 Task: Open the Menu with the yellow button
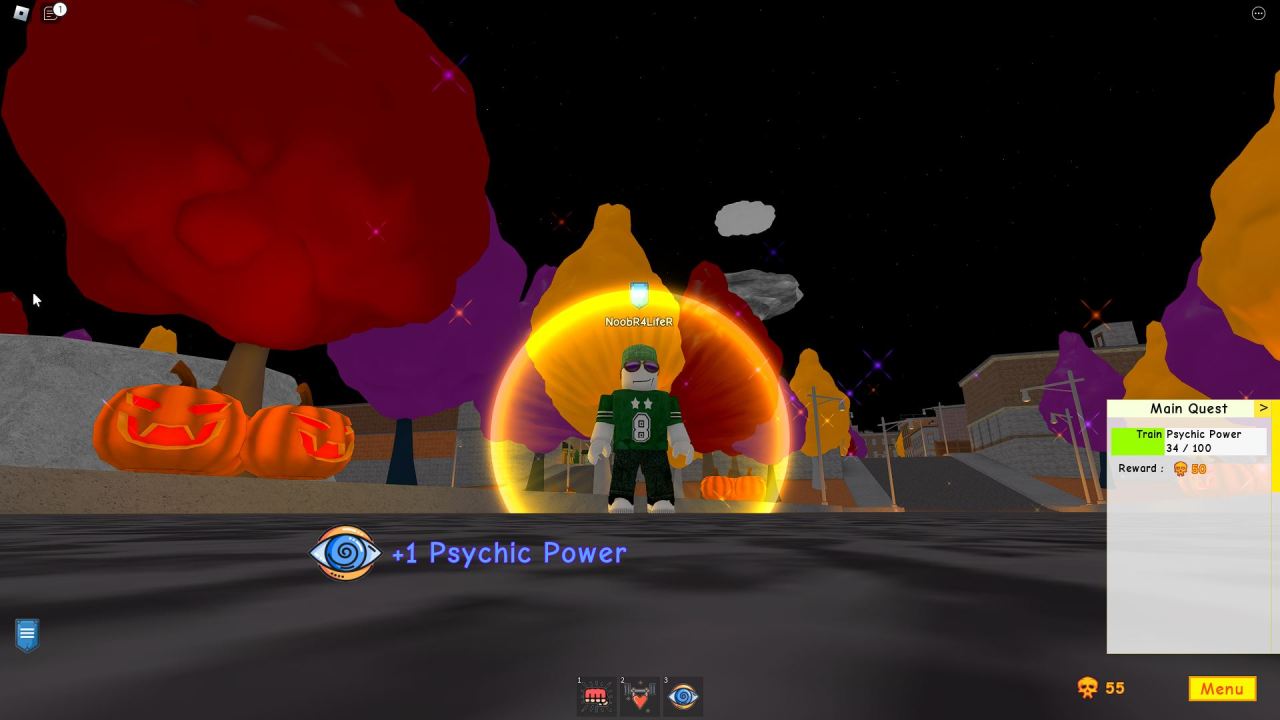[x=1221, y=689]
